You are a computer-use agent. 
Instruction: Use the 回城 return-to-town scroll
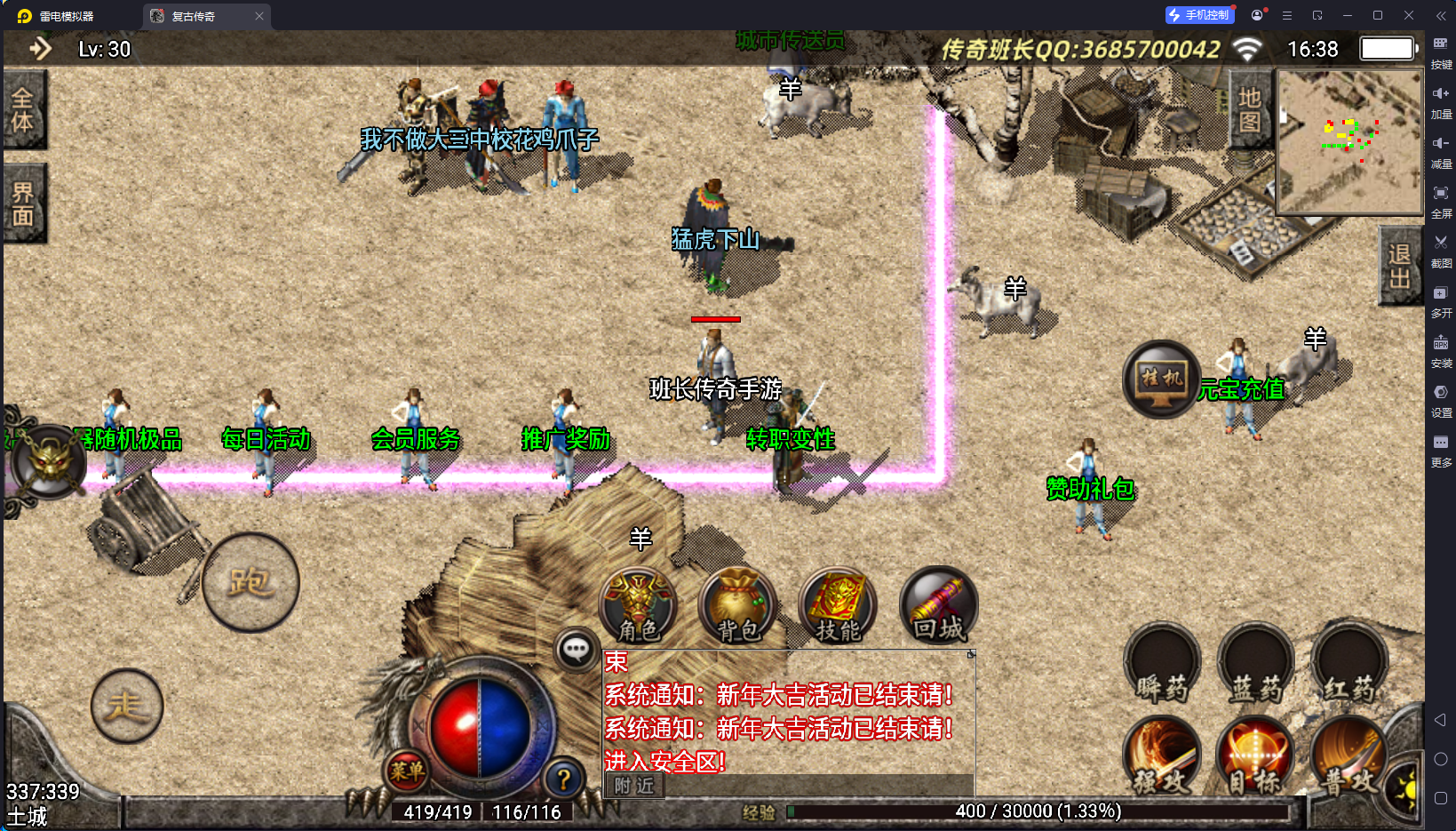coord(938,606)
